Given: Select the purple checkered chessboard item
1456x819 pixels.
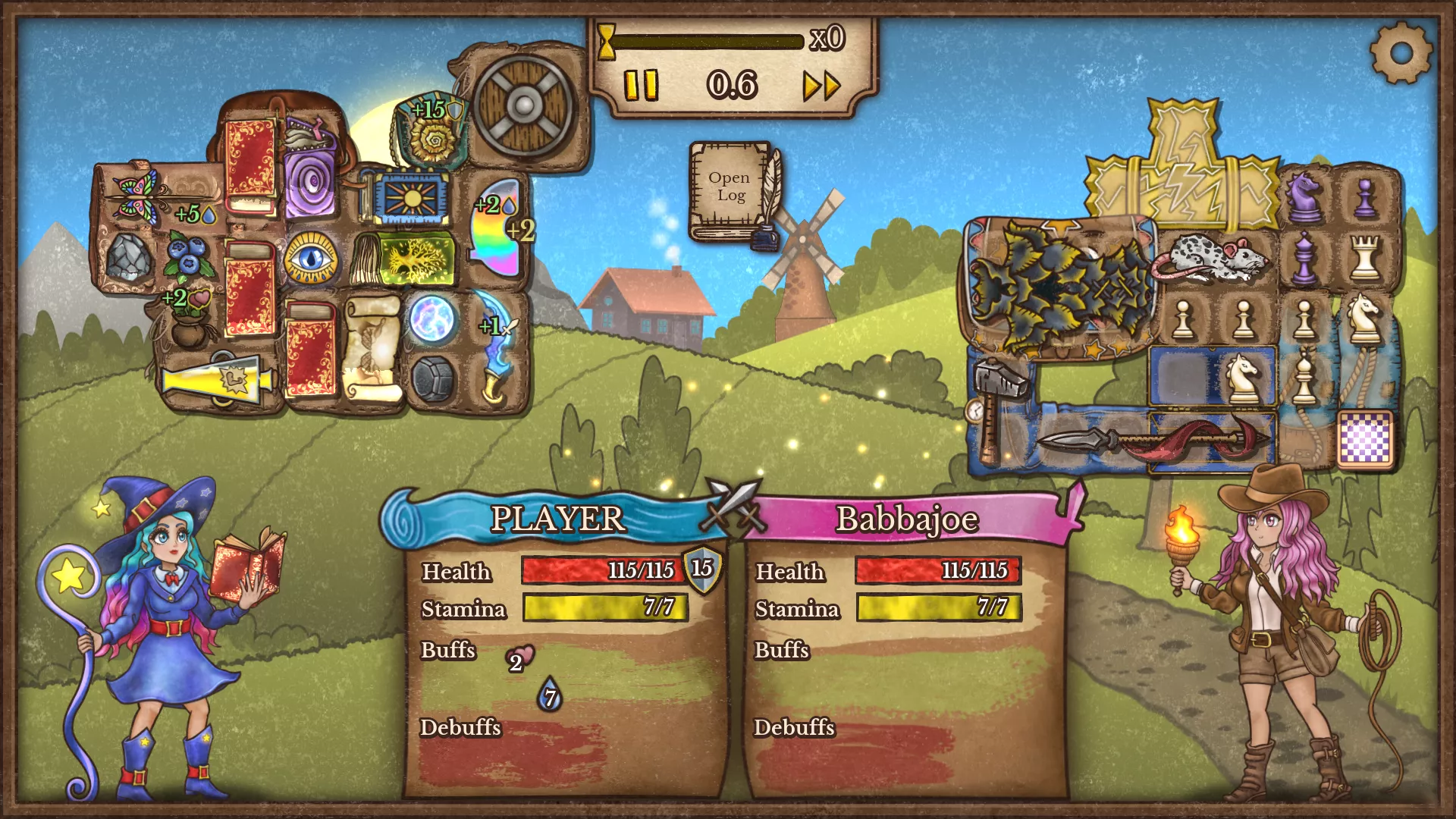Looking at the screenshot, I should [1365, 438].
